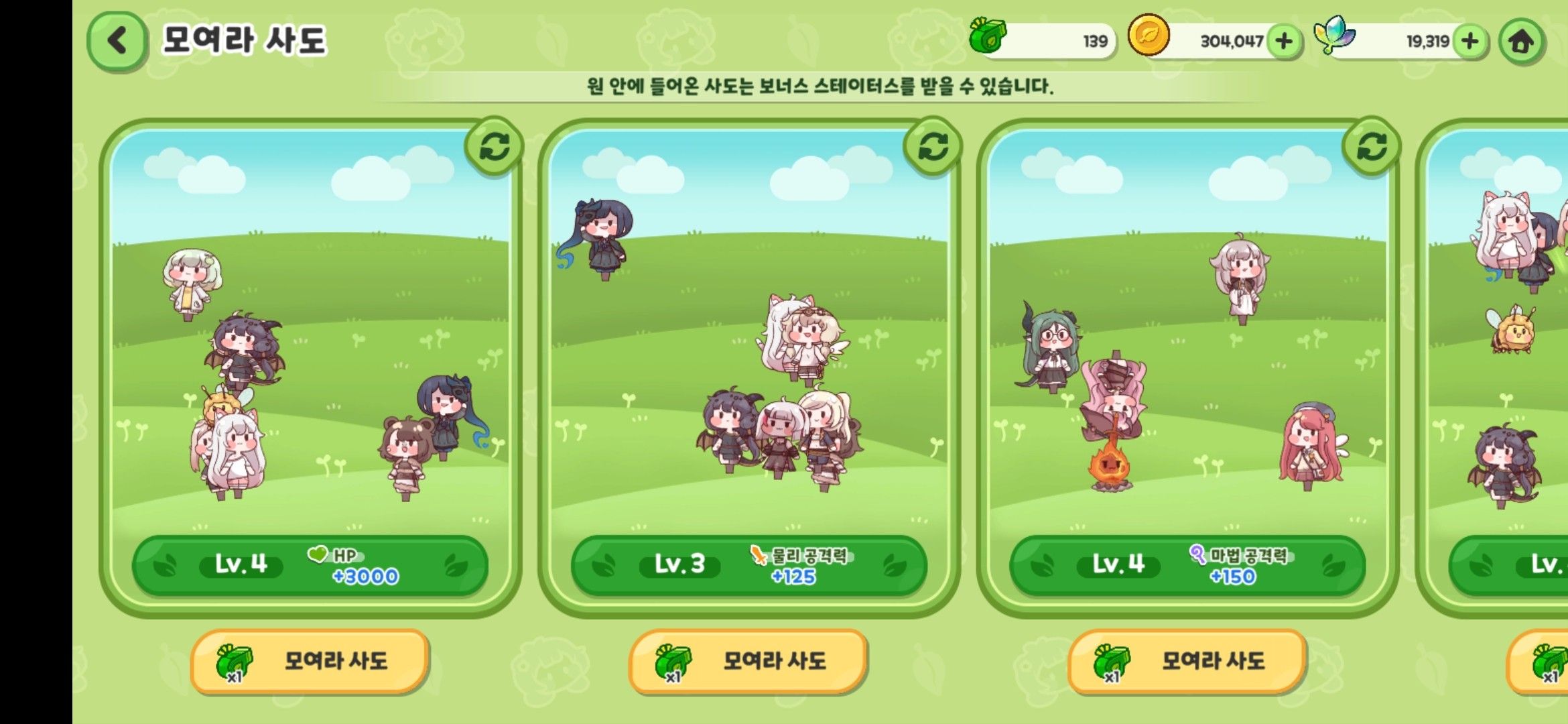Refresh the magic attack +150 card
The image size is (1568, 724).
[x=1372, y=147]
